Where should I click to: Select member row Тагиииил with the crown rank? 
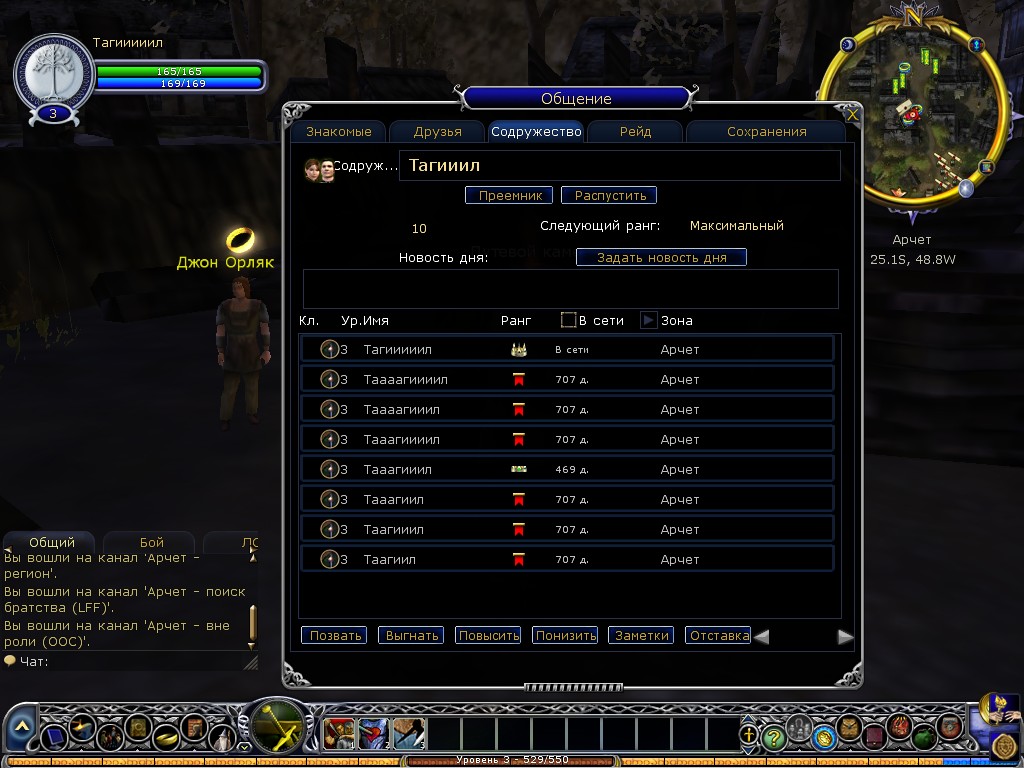tap(567, 349)
